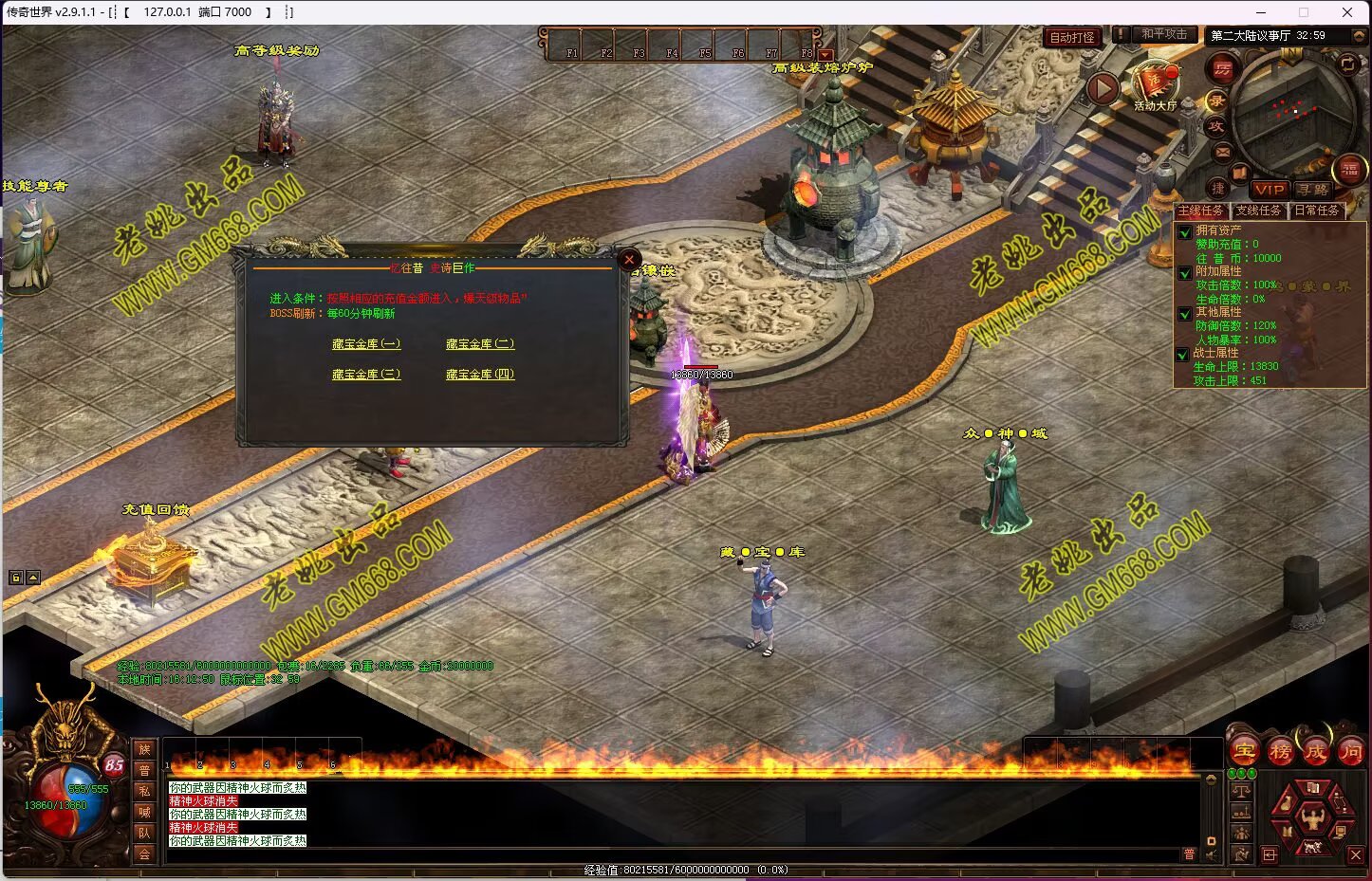1372x881 pixels.
Task: Change the 和平攻击 attack mode
Action: [x=1164, y=34]
